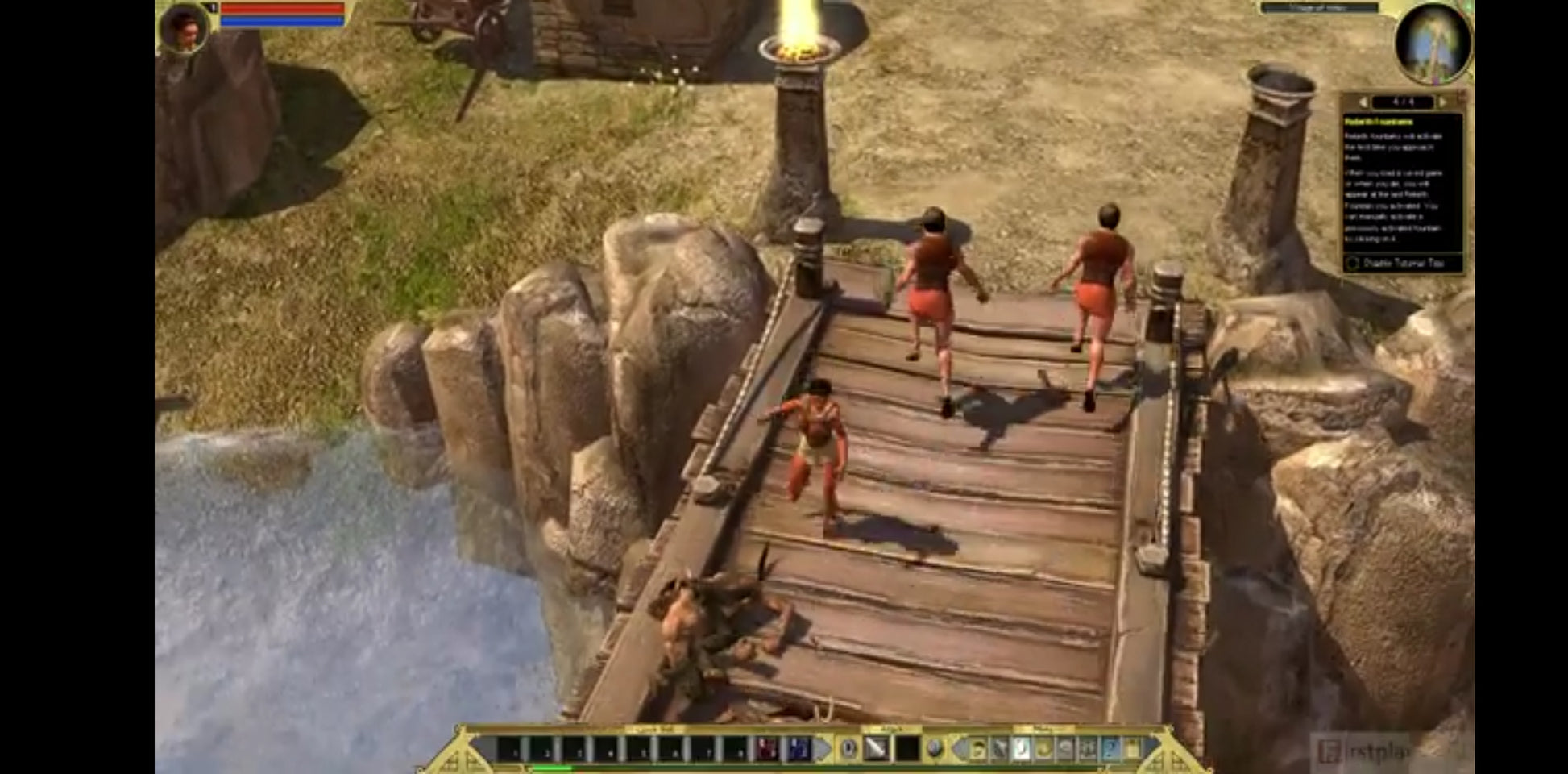
Task: Select the highlighted white menu bar icon
Action: [1021, 749]
